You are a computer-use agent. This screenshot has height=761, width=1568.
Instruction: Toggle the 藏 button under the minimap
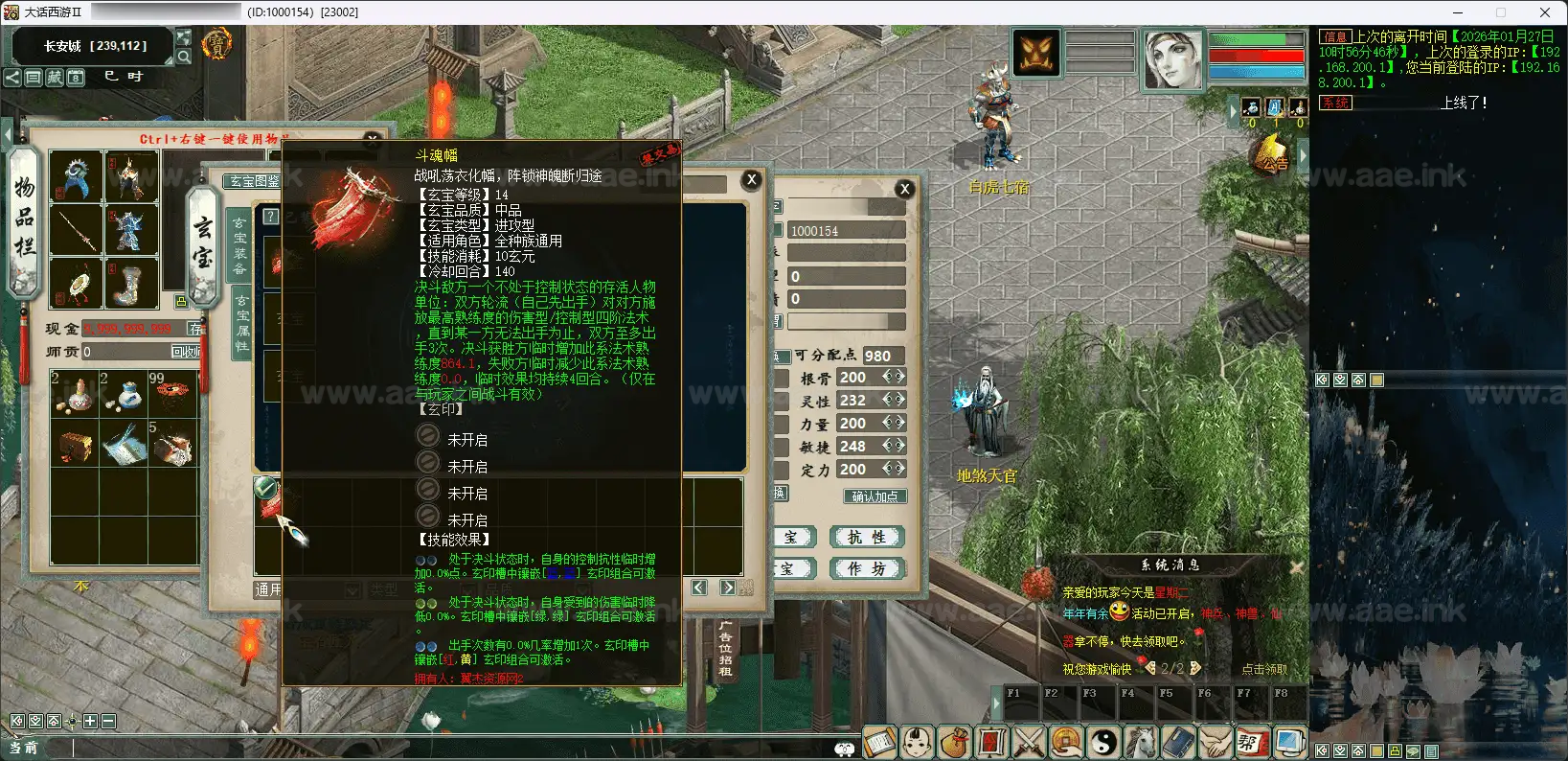pos(54,78)
